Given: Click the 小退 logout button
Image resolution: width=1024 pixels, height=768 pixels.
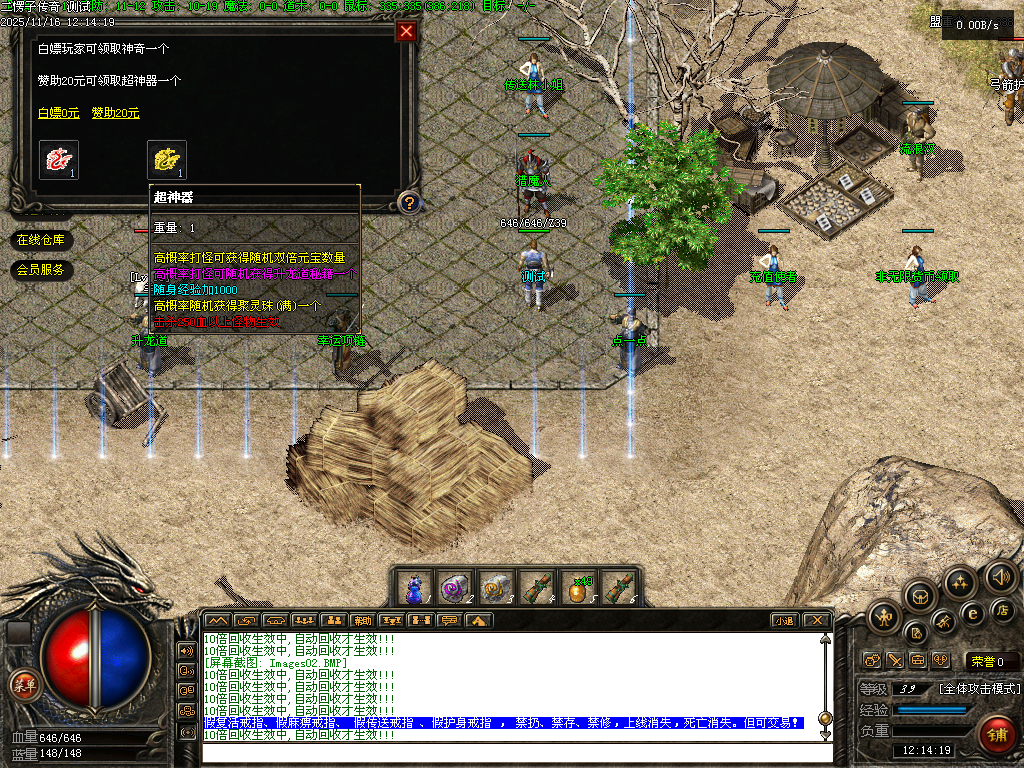Looking at the screenshot, I should coord(784,620).
